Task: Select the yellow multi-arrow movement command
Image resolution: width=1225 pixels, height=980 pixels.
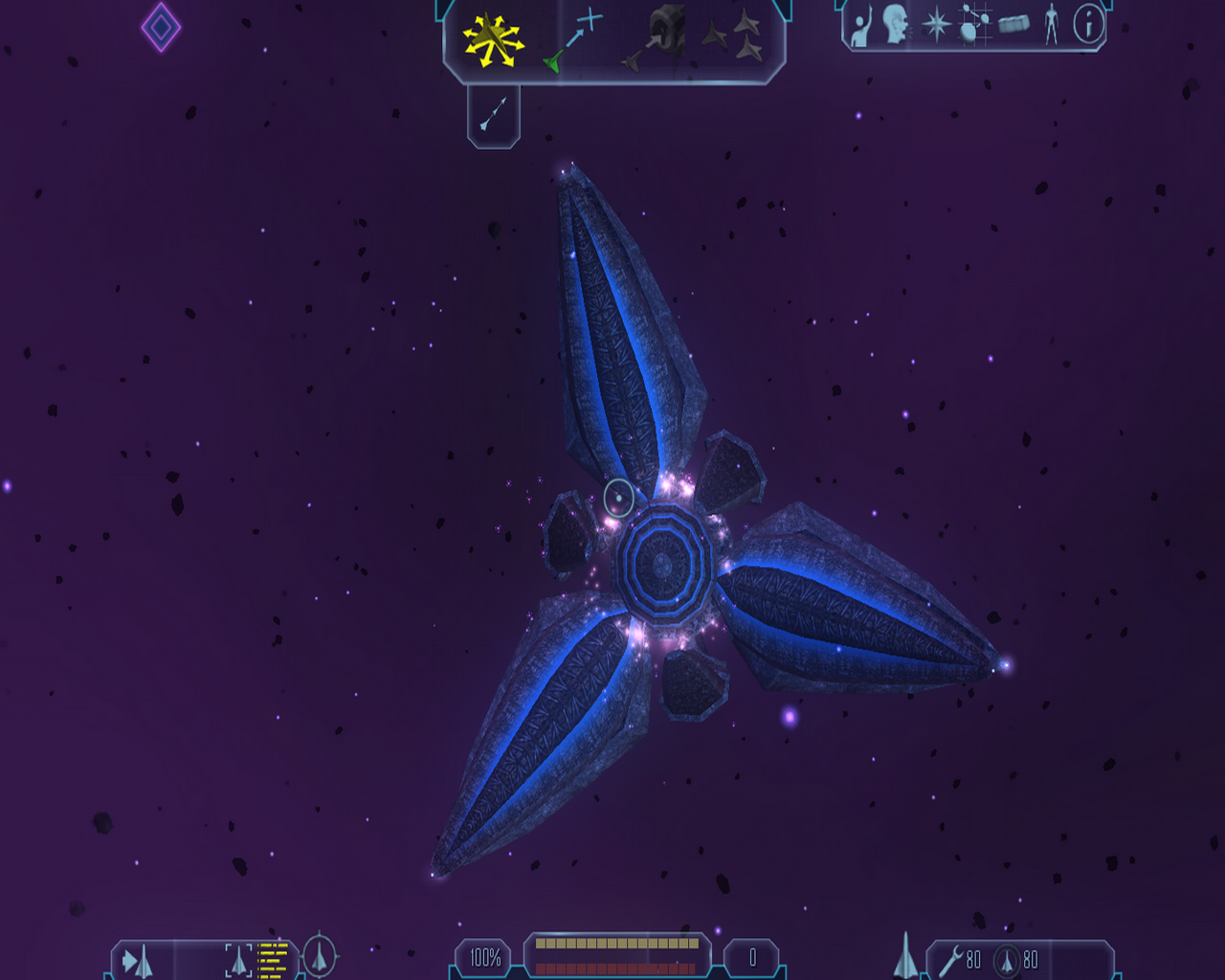Action: point(493,41)
